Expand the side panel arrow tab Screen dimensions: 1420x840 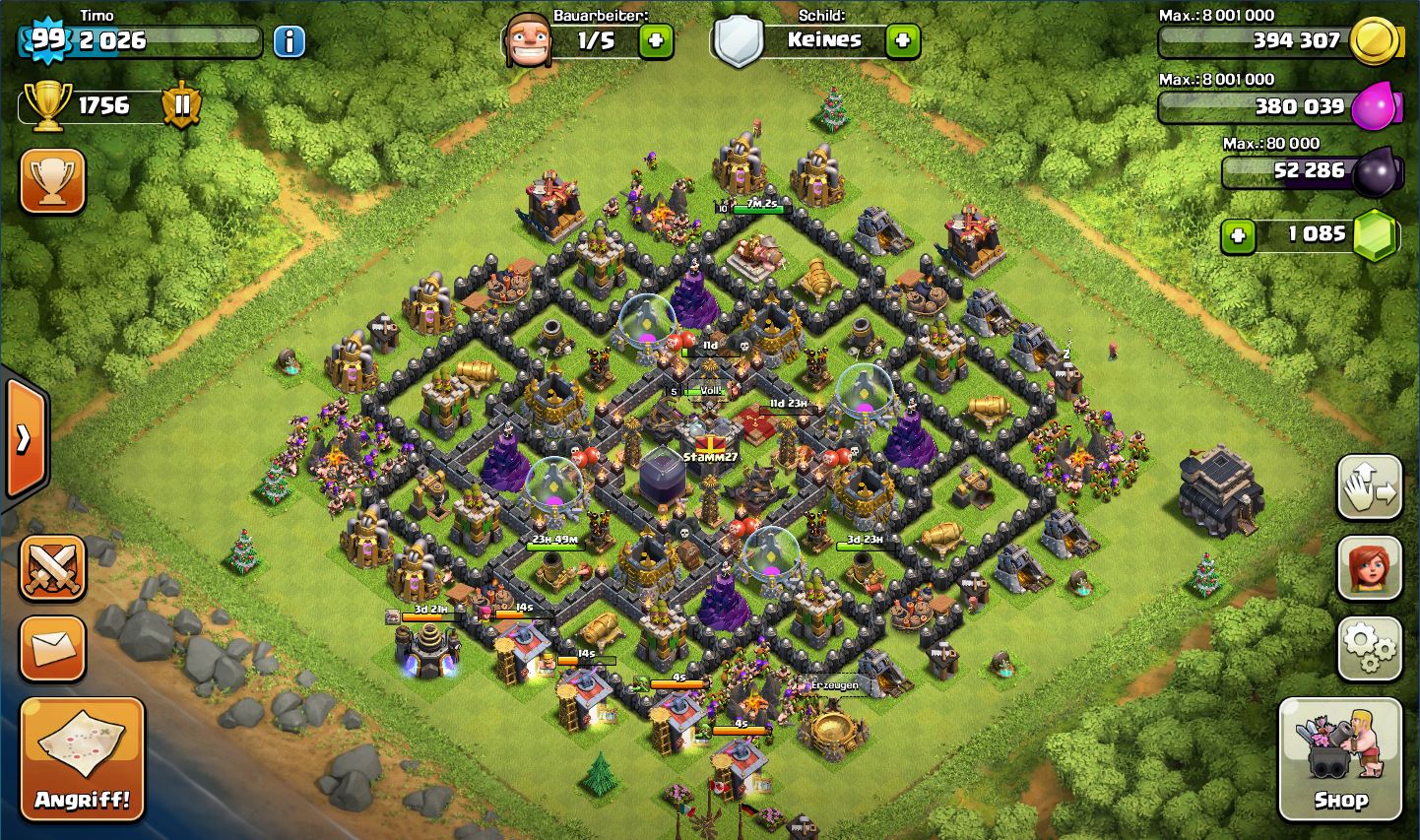[x=25, y=438]
